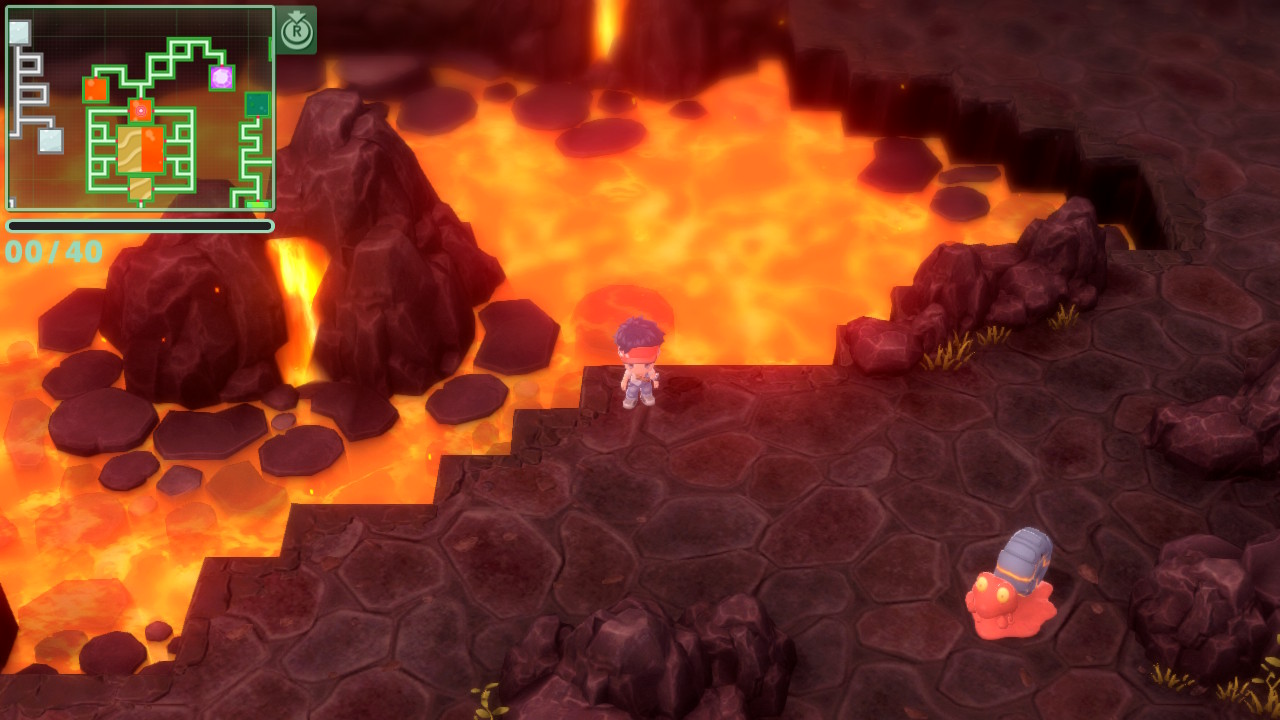Choose the large sand-and-lava room on minimap
This screenshot has width=1280, height=720.
[141, 149]
